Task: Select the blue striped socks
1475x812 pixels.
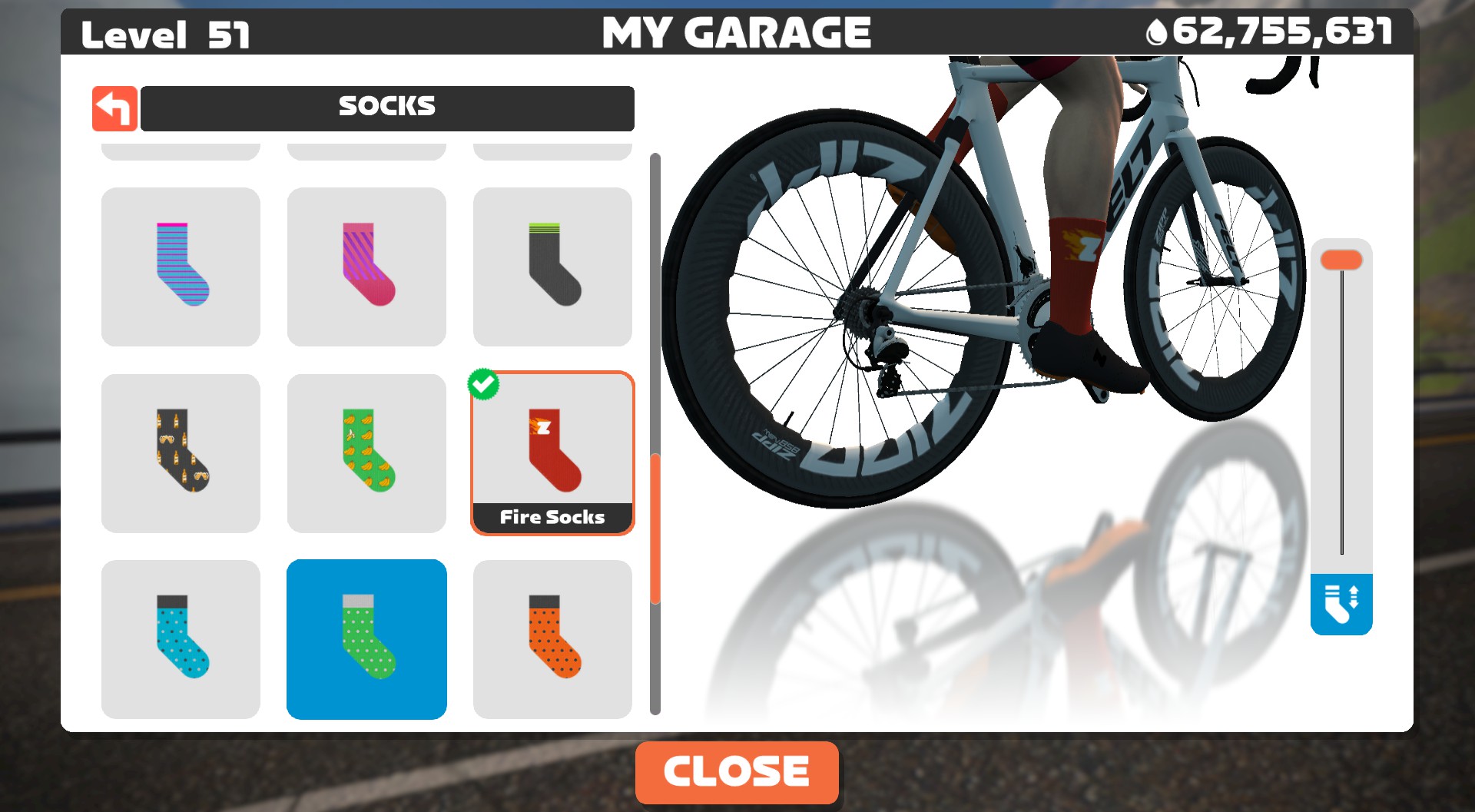Action: (x=180, y=266)
